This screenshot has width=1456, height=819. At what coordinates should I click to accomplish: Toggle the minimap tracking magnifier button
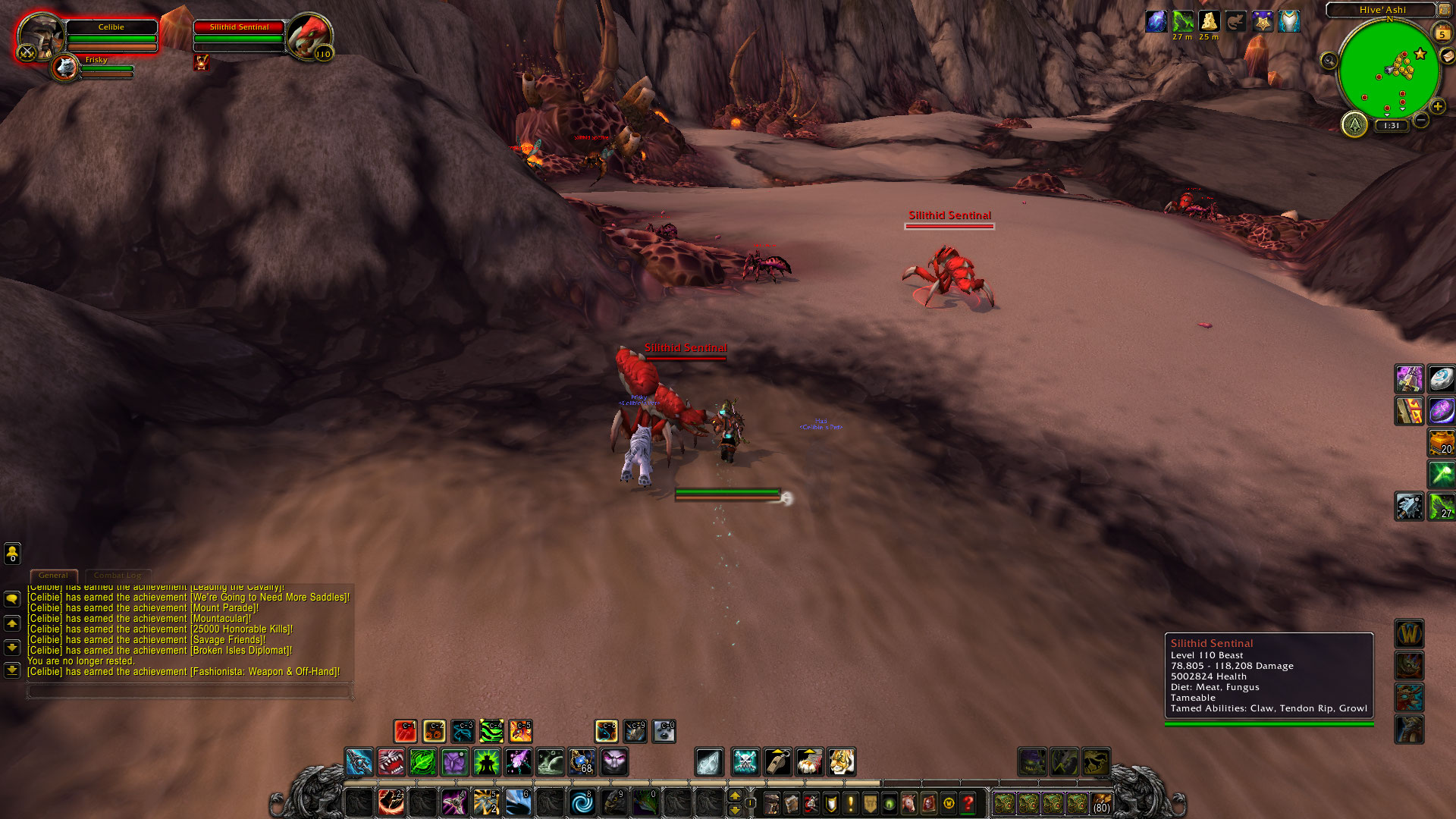coord(1329,61)
